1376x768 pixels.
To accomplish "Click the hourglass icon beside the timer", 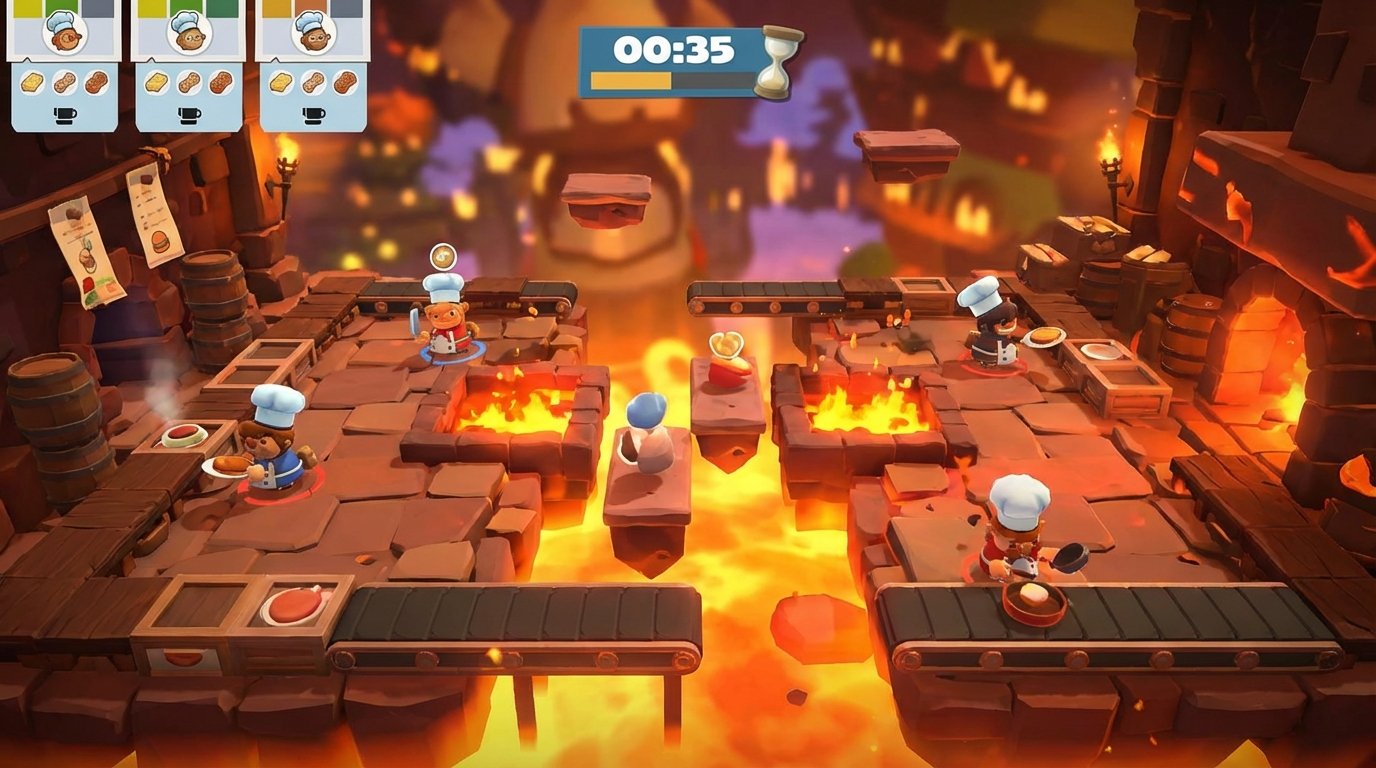I will point(776,62).
